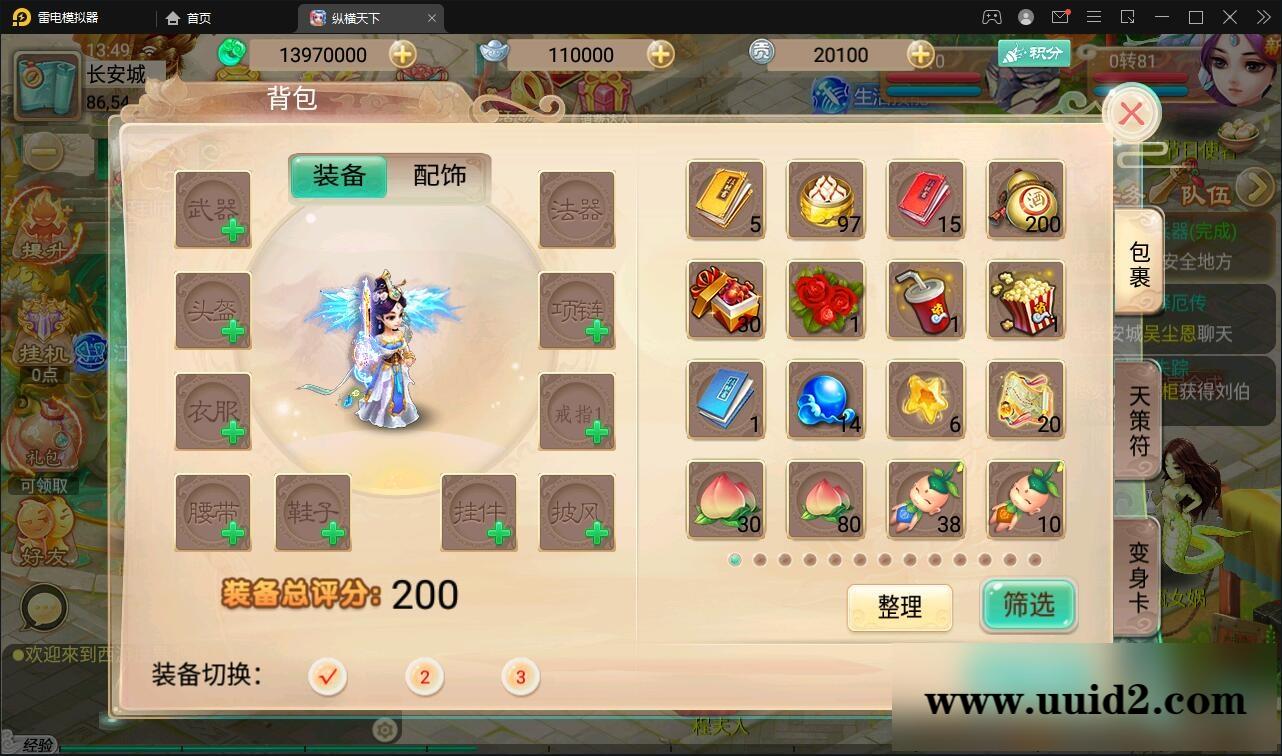Switch to the 配饰 tab in the backpack
This screenshot has height=756, width=1282.
tap(440, 176)
